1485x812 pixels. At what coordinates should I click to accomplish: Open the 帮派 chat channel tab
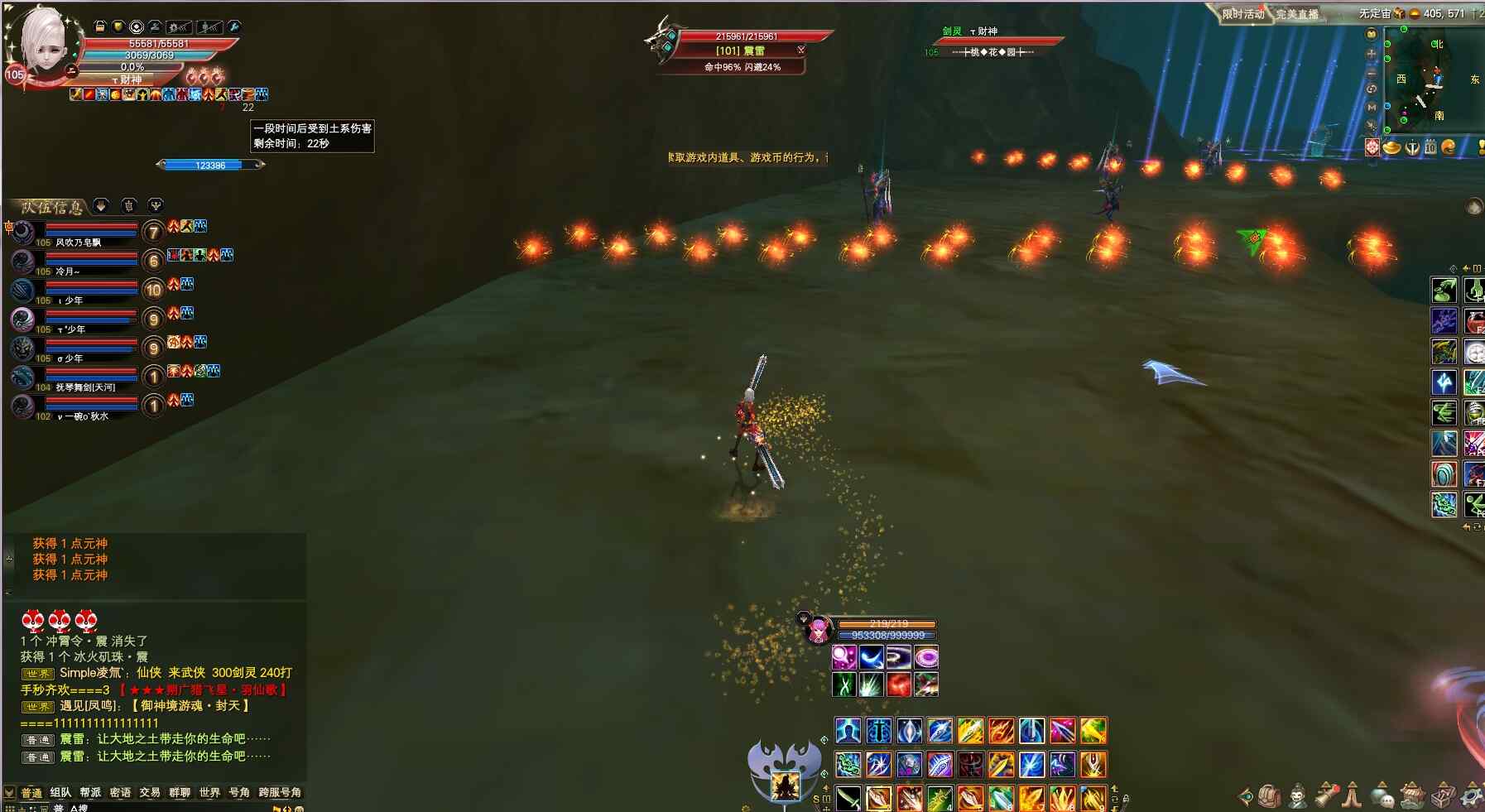pos(90,792)
